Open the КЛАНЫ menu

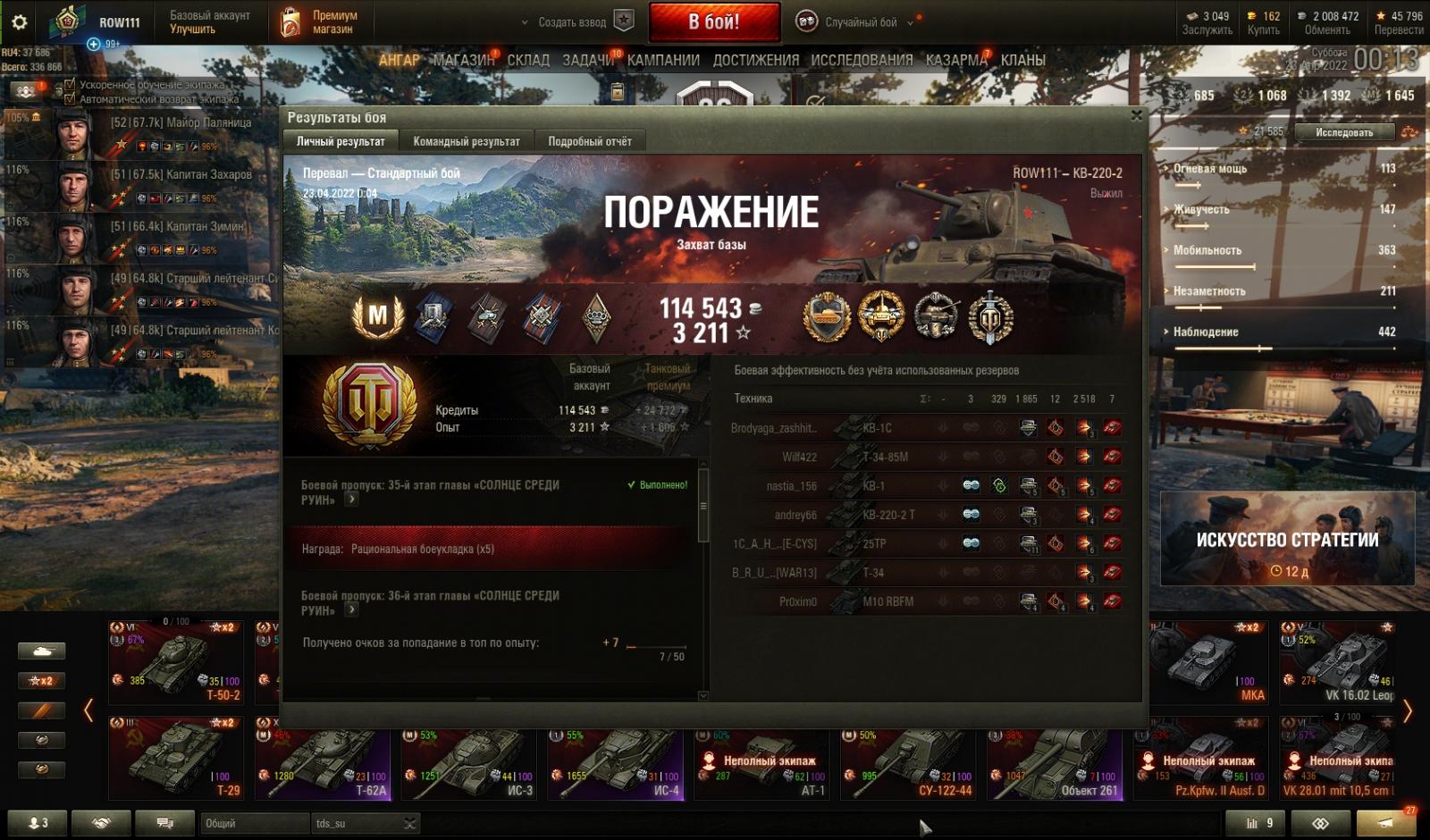pyautogui.click(x=1022, y=60)
